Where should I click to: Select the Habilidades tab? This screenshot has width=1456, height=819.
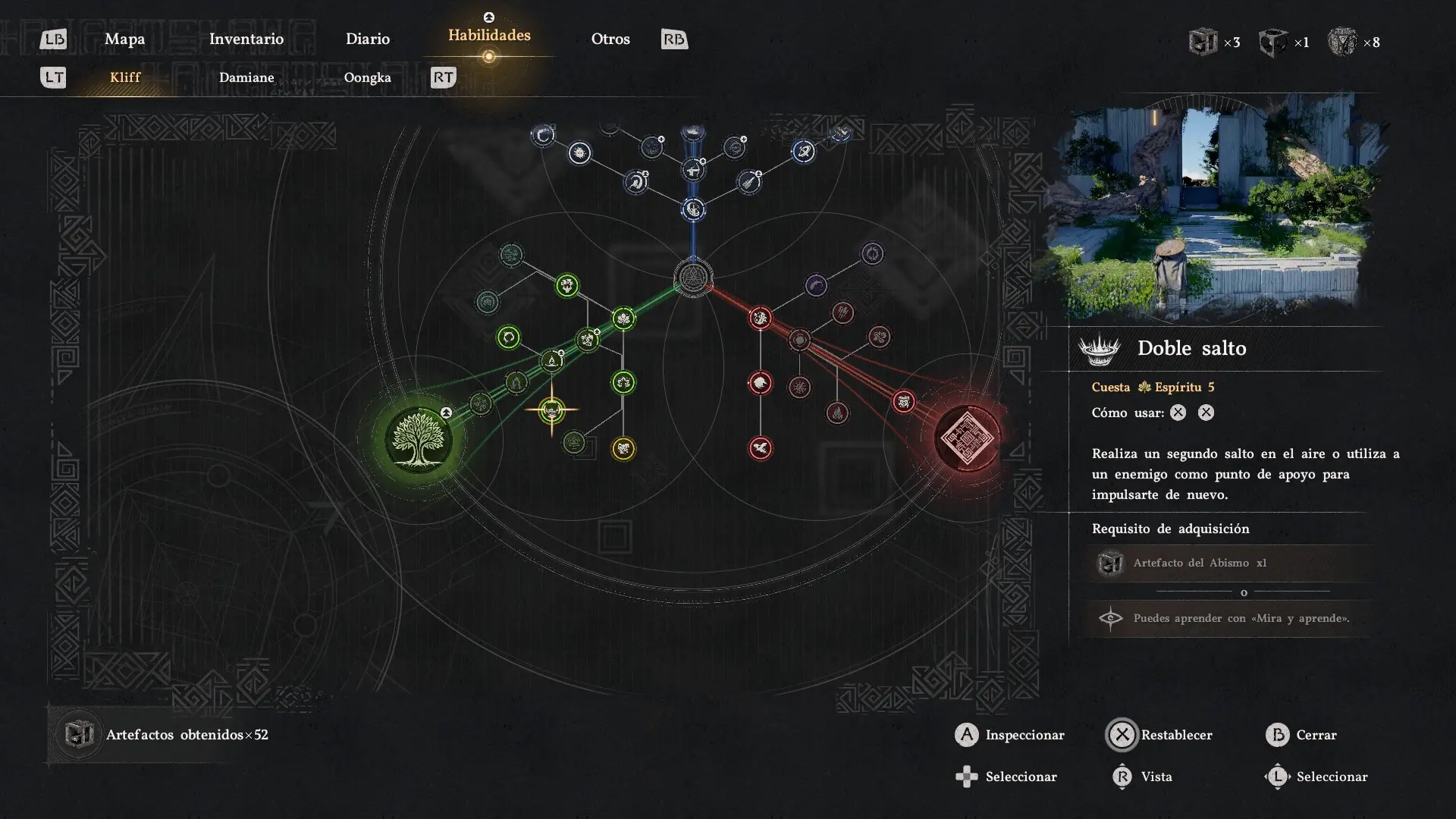point(489,35)
